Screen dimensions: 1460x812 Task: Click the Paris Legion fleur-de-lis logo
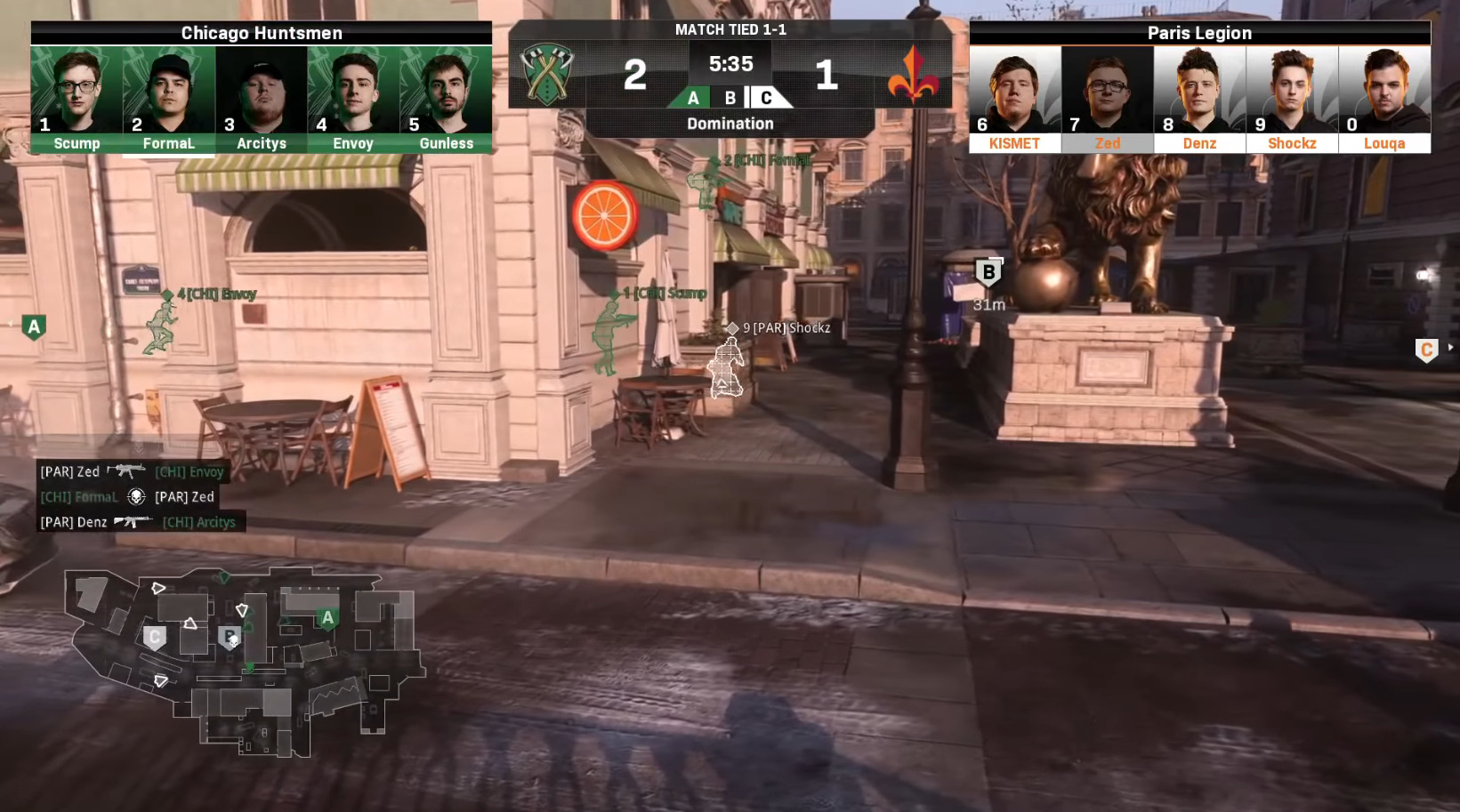coord(913,76)
